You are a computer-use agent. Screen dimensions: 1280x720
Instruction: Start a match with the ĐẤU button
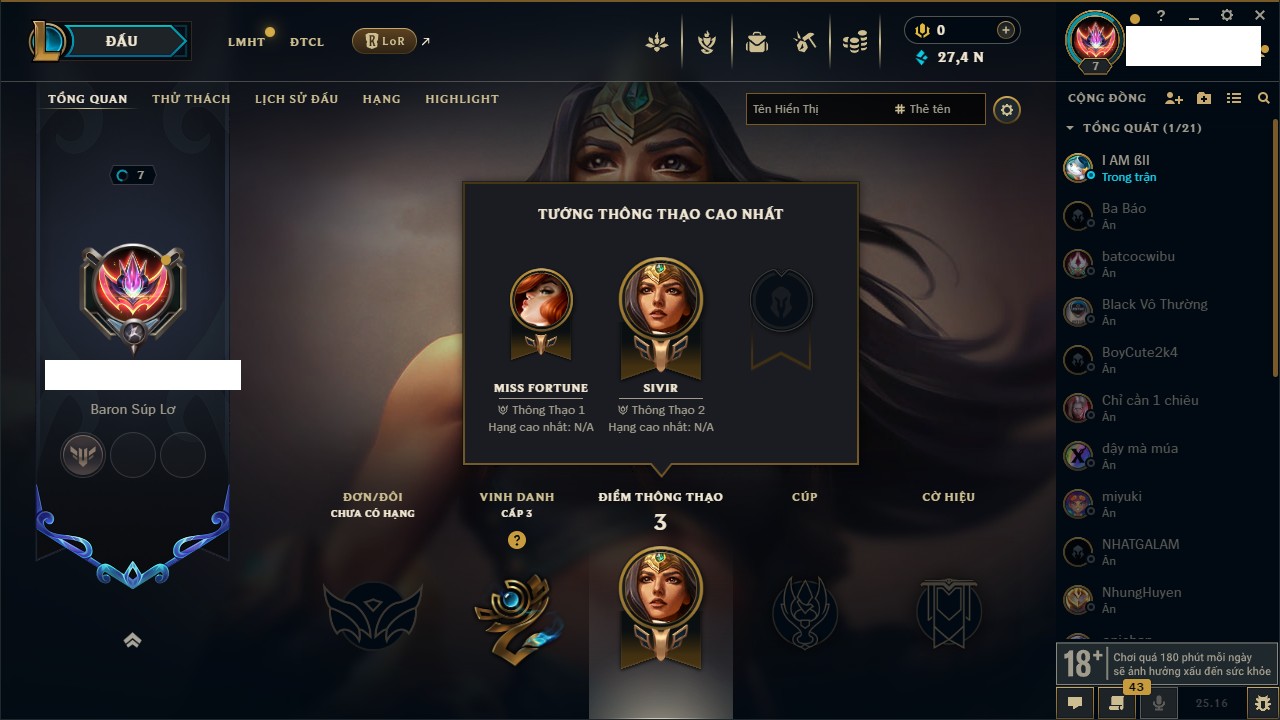tap(121, 41)
